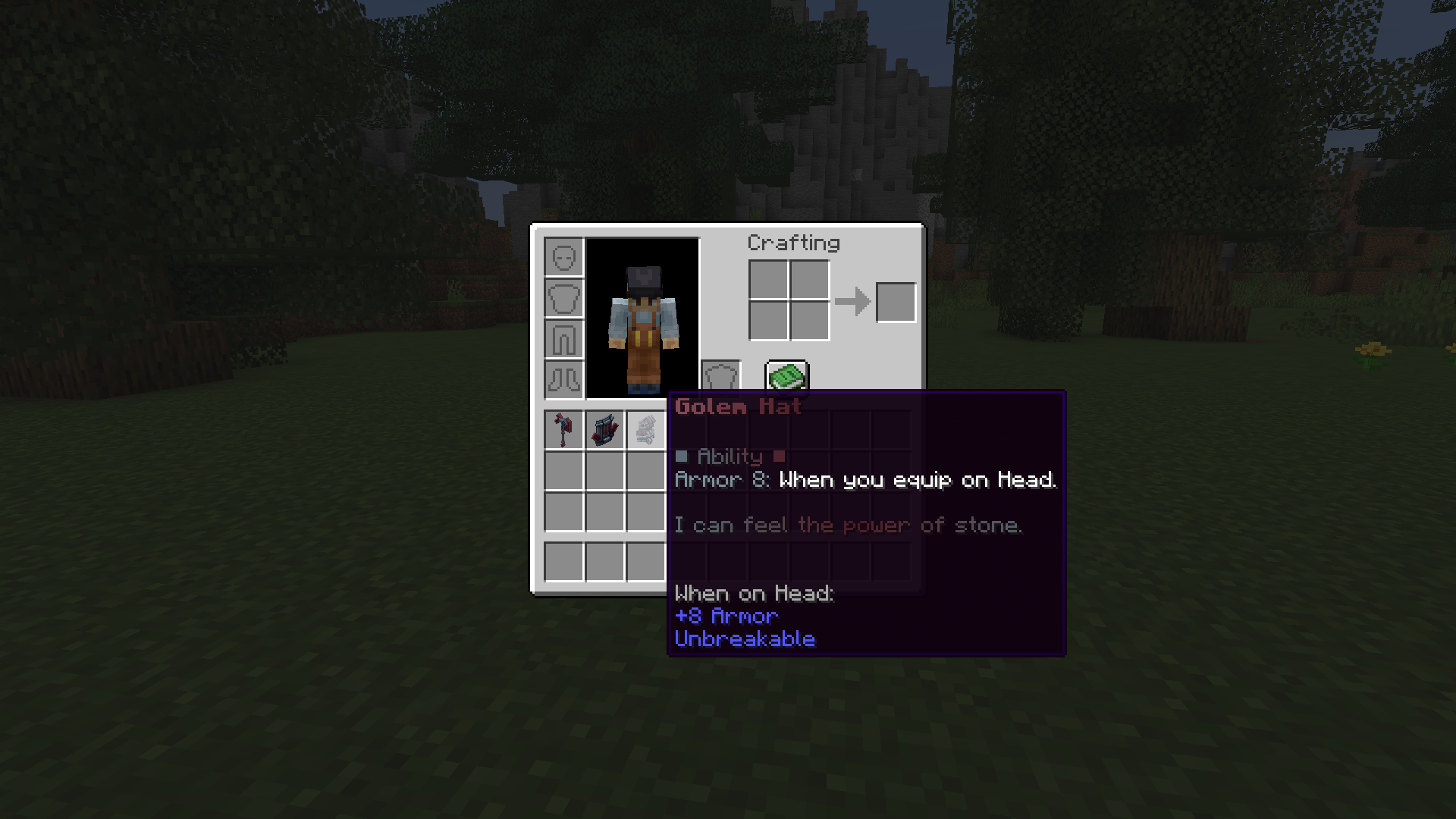Click the Golem Hat tooltip title
Screen dimensions: 1456x819
point(736,407)
